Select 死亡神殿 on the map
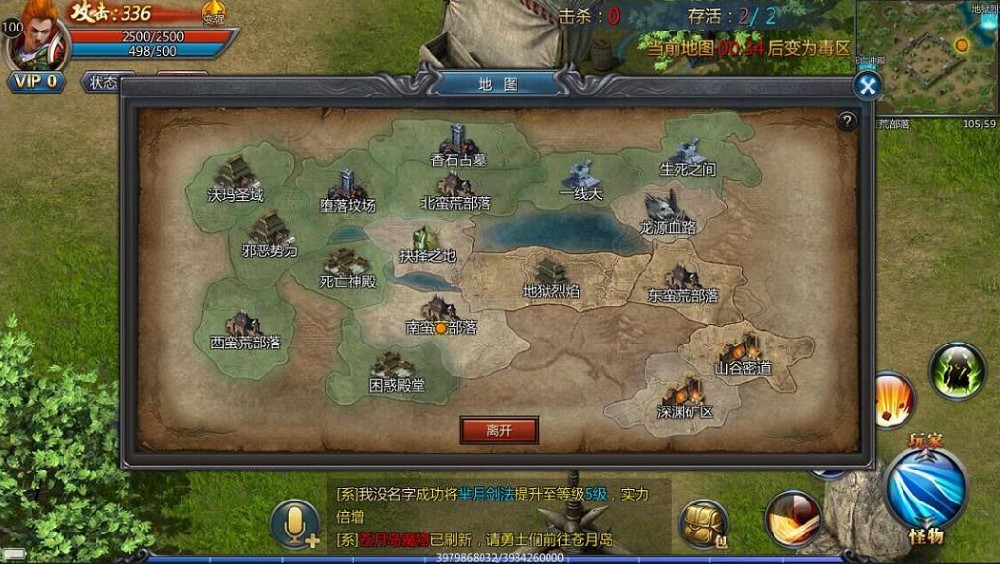 (x=347, y=268)
